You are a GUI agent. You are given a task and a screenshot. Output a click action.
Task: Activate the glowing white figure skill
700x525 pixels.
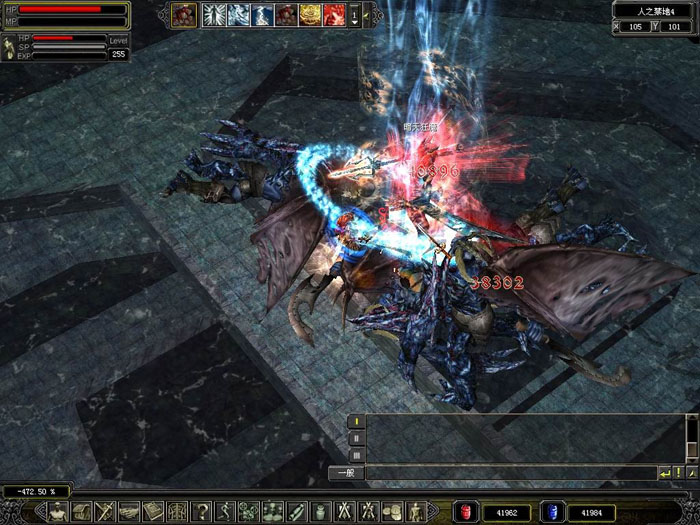[x=214, y=14]
